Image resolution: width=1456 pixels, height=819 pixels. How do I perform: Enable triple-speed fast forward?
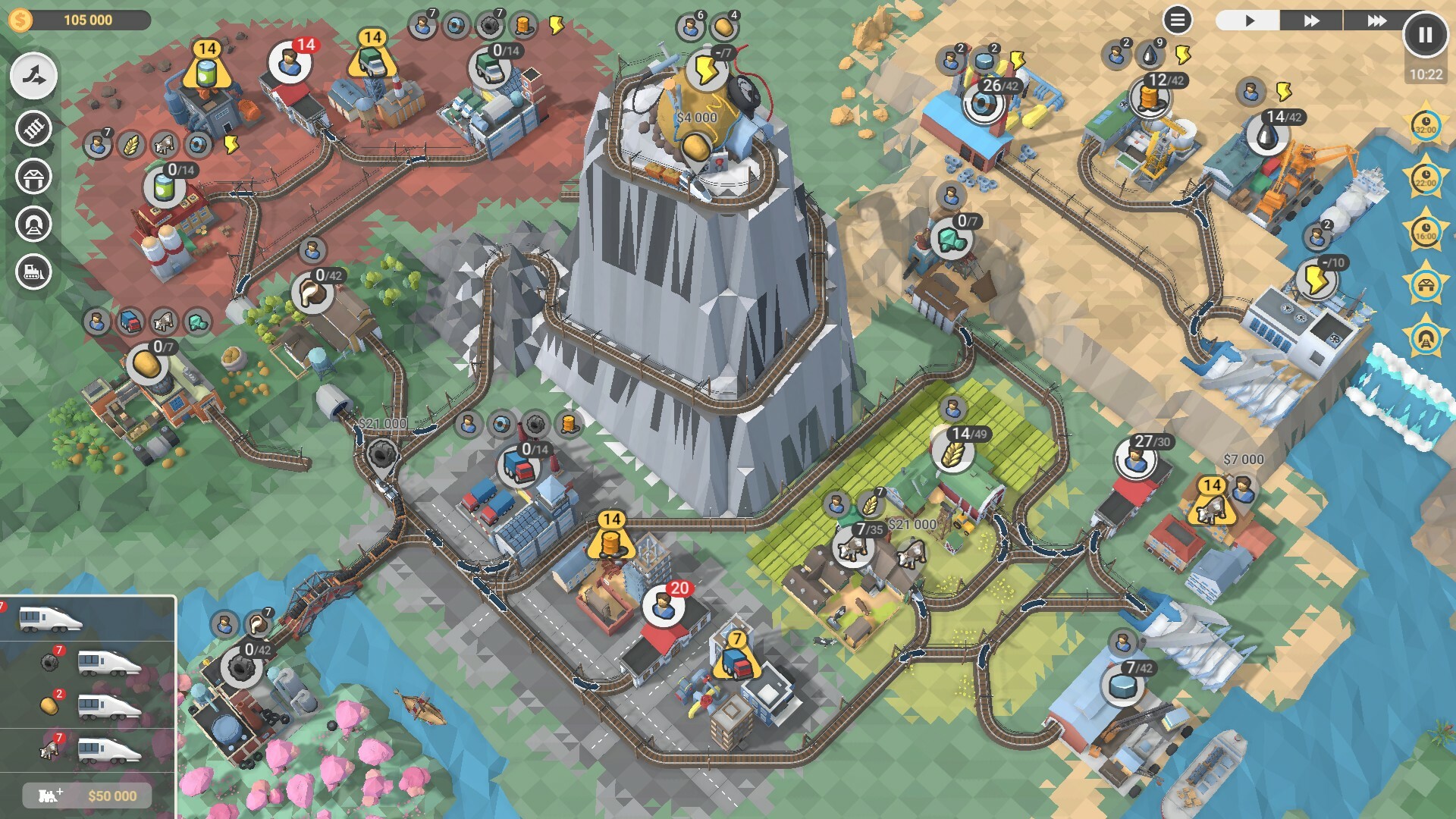pyautogui.click(x=1377, y=20)
